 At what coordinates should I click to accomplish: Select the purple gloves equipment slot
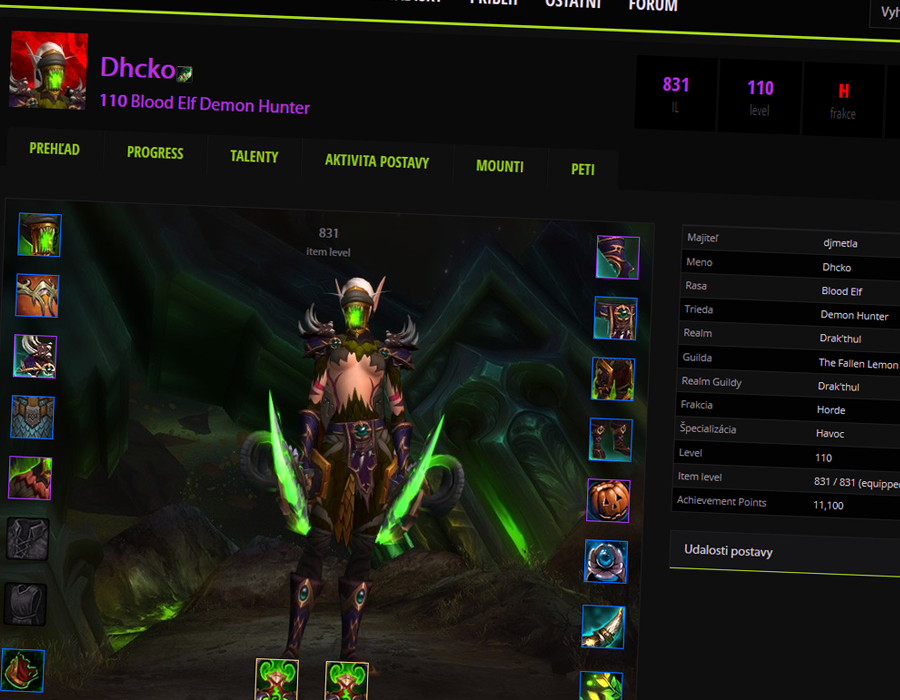point(618,258)
